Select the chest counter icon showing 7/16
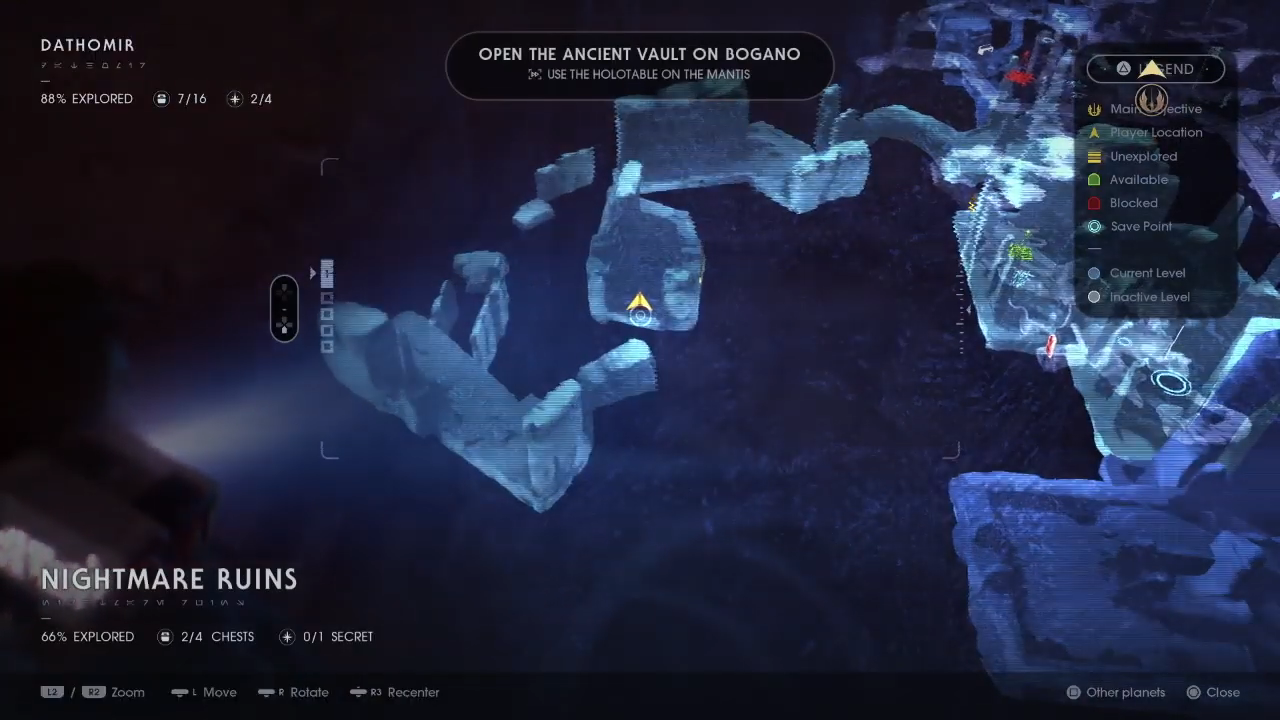 pyautogui.click(x=161, y=99)
